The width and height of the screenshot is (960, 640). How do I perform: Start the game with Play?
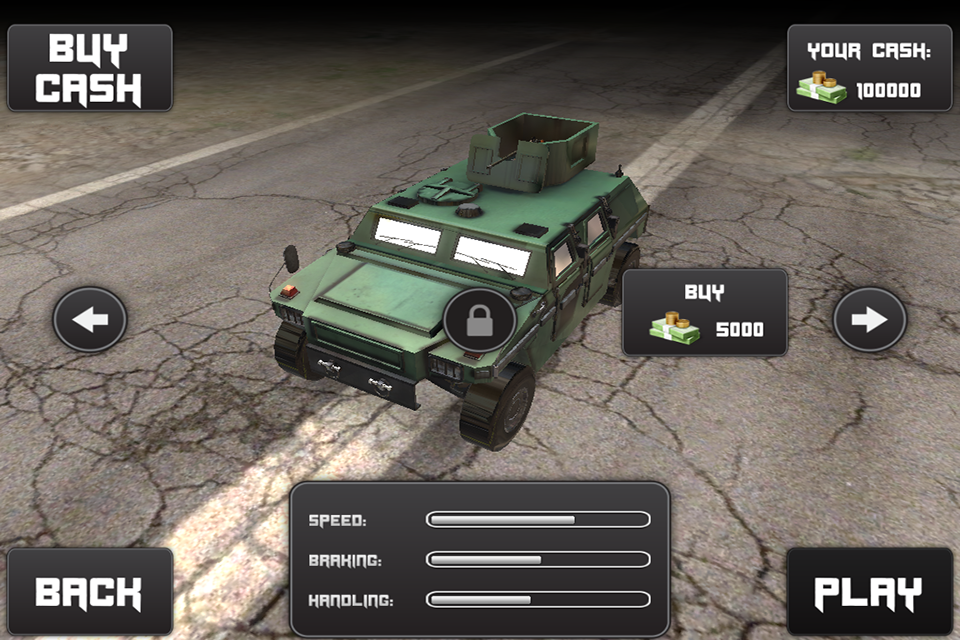pyautogui.click(x=869, y=591)
